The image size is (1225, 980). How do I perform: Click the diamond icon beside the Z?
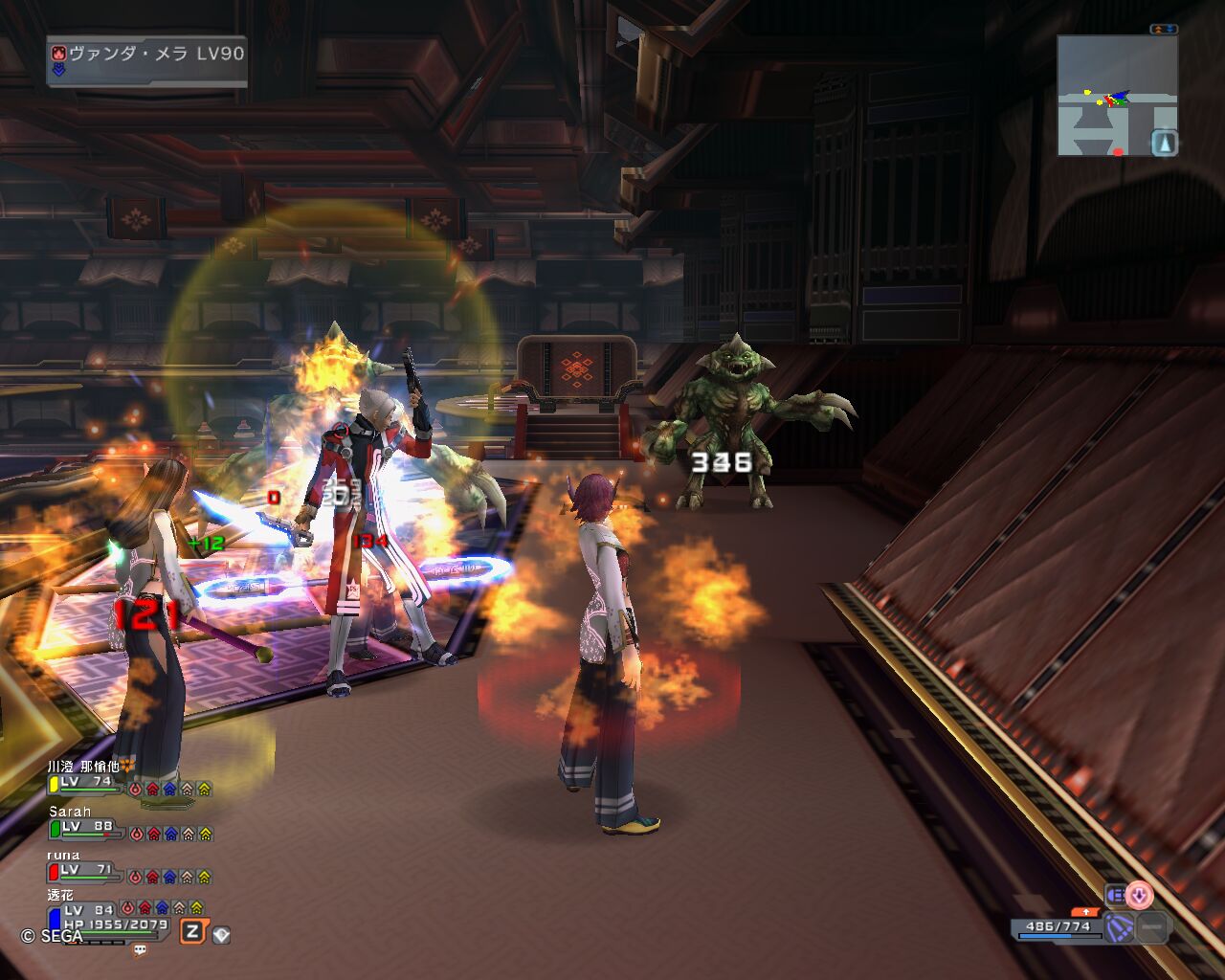click(221, 934)
